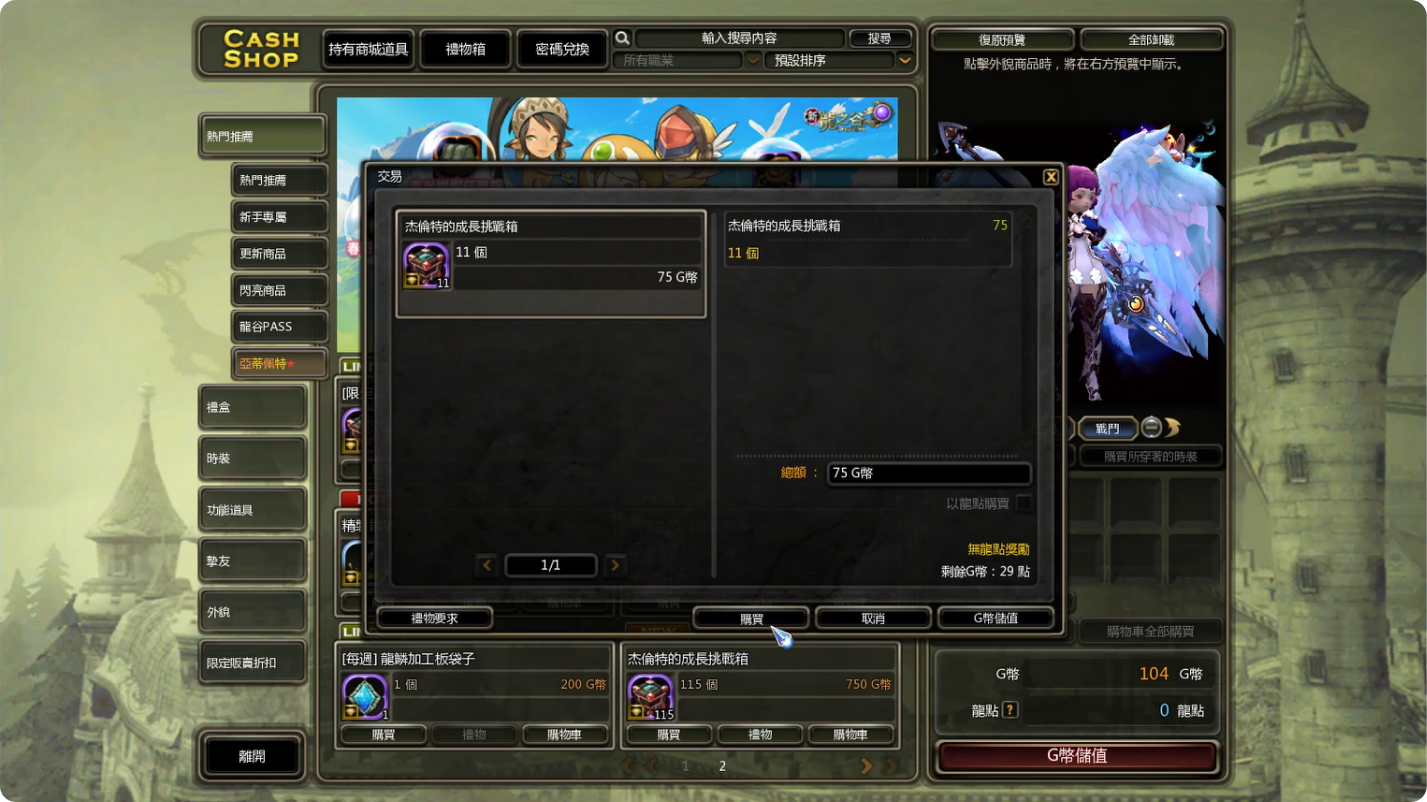Leave the shop with 離開
Viewport: 1427px width, 802px height.
252,757
